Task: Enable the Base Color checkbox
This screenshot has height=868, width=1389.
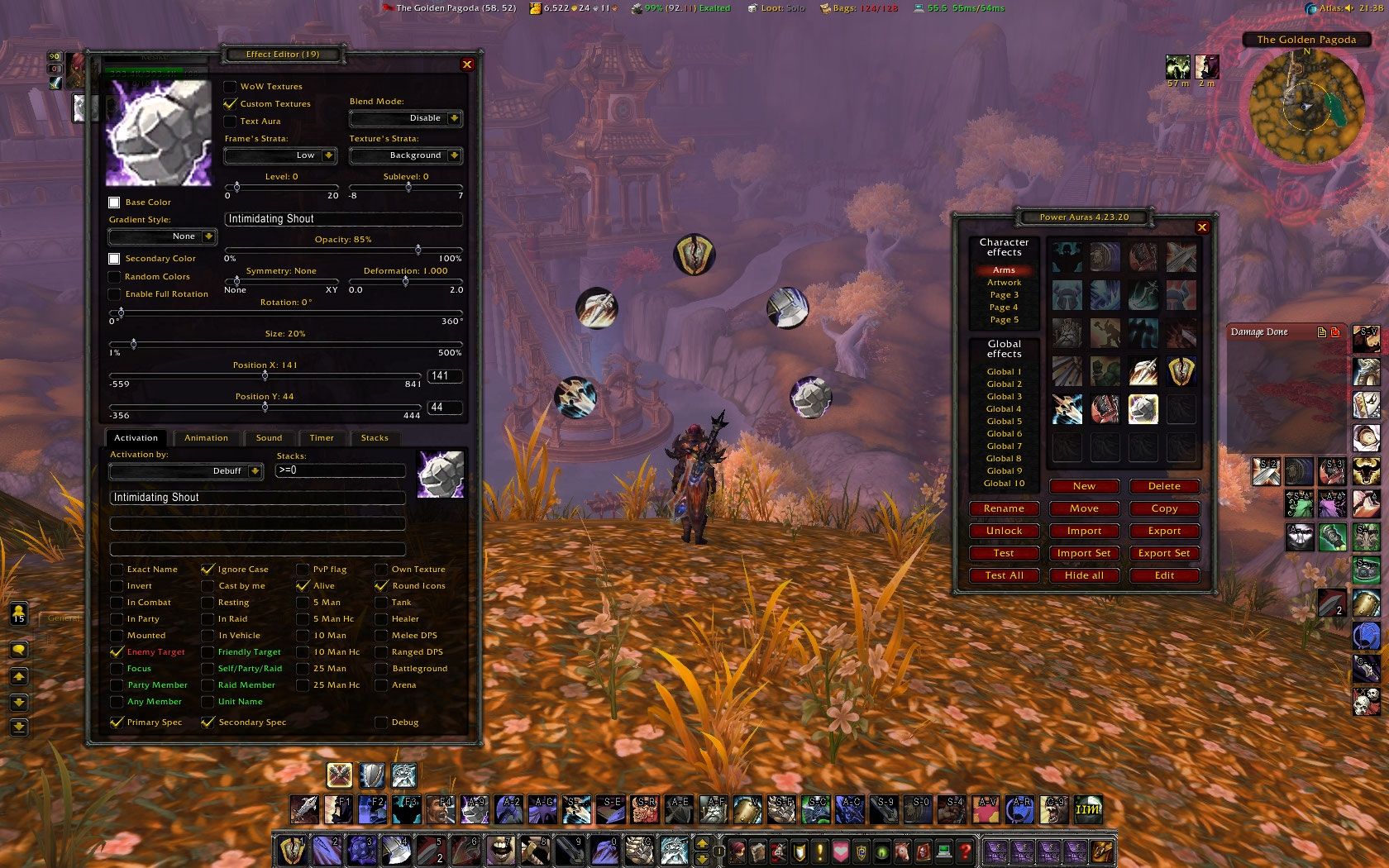Action: tap(115, 202)
